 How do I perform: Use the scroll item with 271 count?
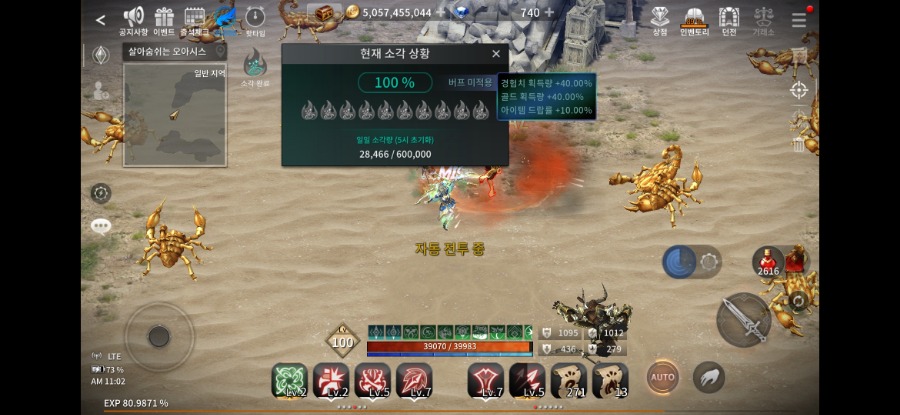pos(569,380)
